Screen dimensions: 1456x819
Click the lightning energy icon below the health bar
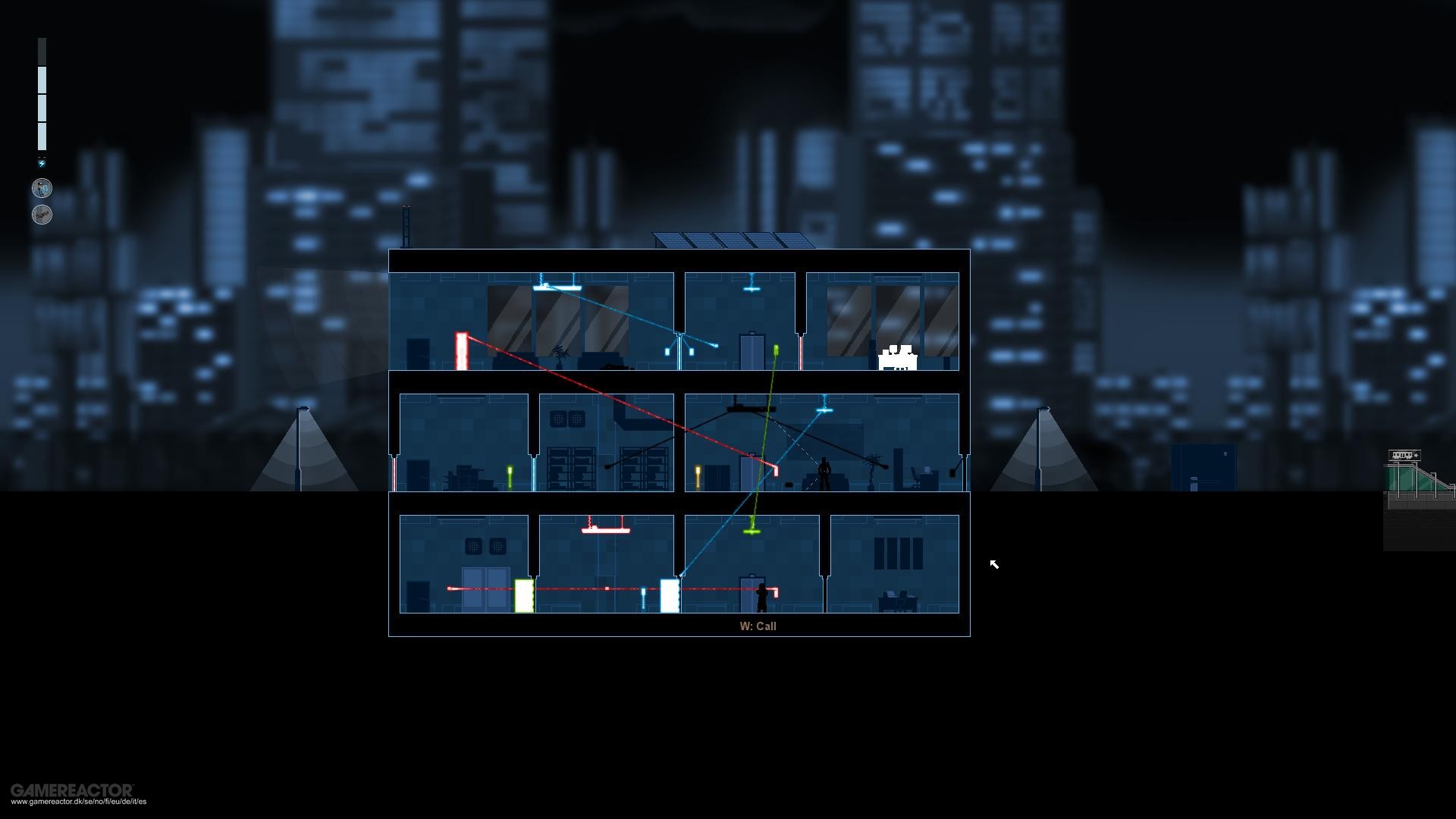[x=42, y=162]
